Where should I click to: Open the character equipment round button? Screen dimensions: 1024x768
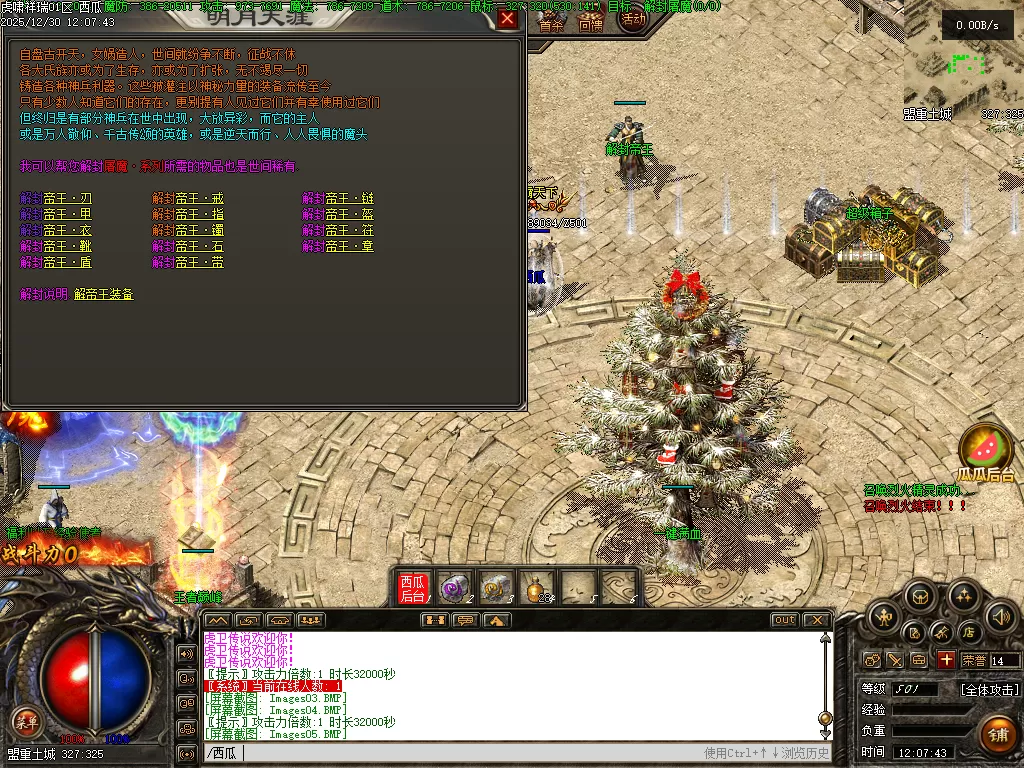[x=882, y=617]
